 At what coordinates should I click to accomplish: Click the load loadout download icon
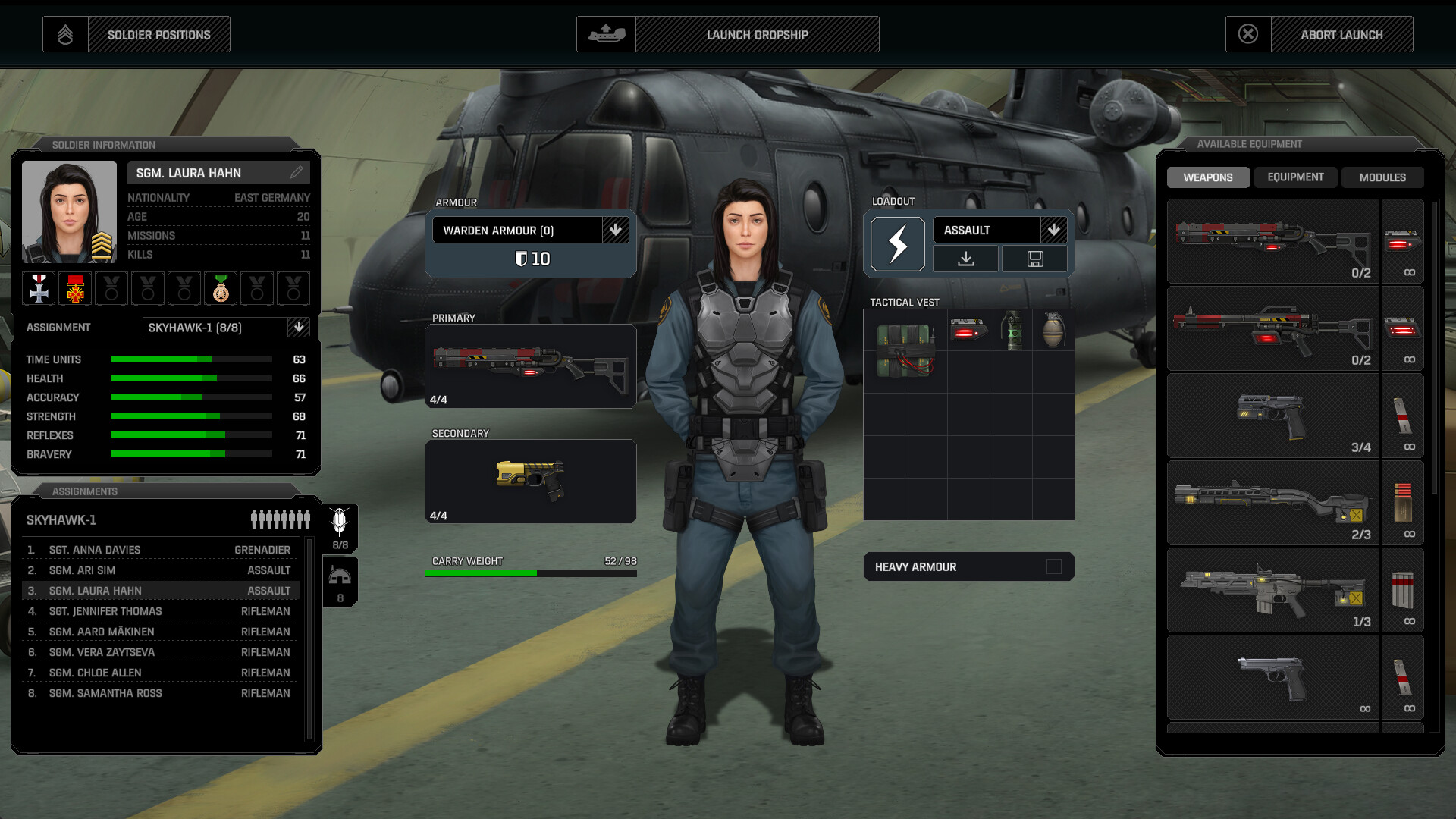[x=967, y=259]
